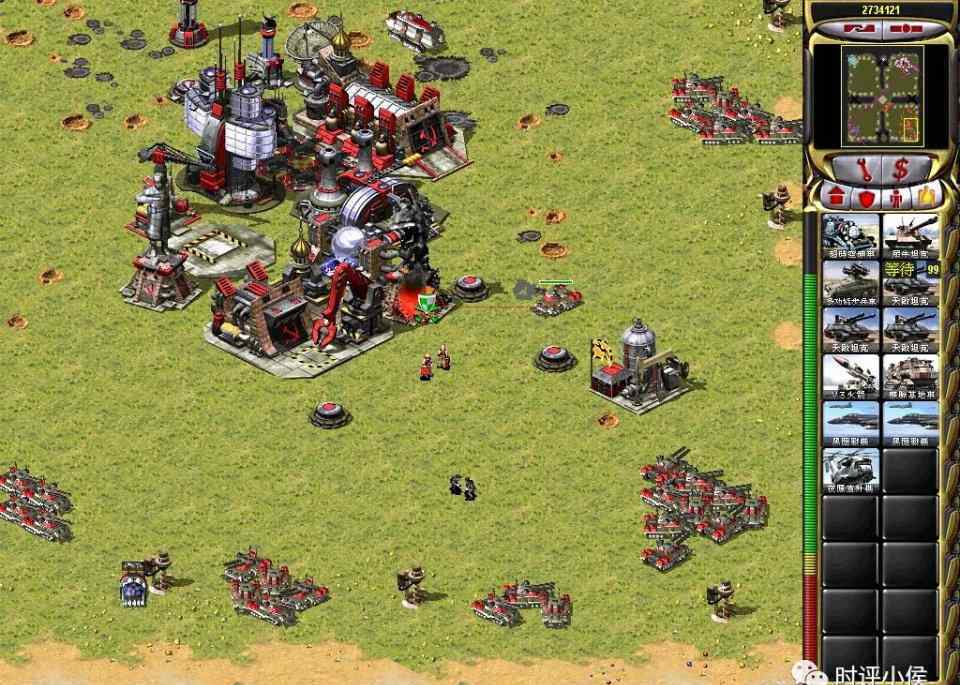This screenshot has height=685, width=960.
Task: Activate the dollar-sign sell button
Action: click(x=898, y=167)
